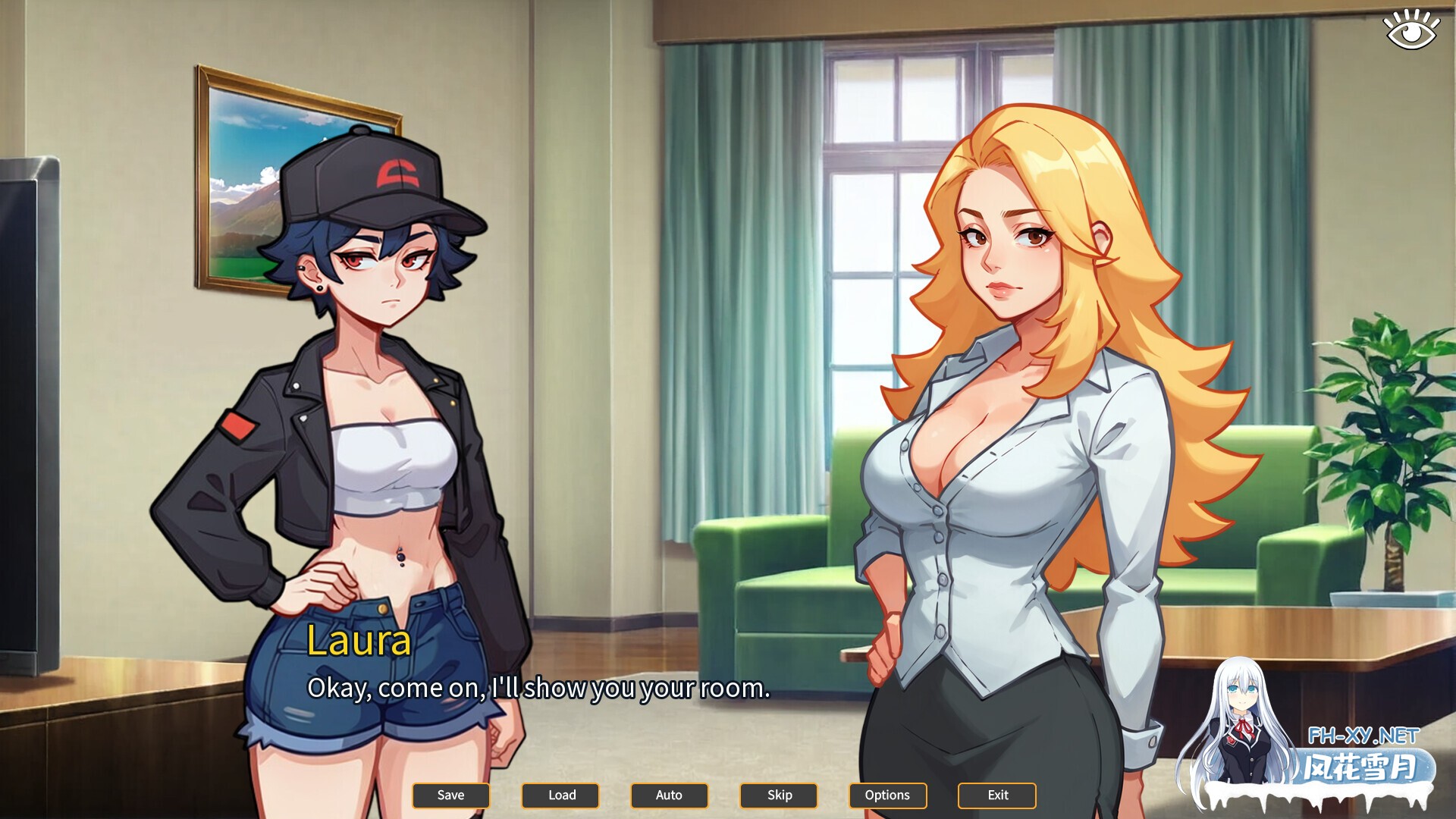Enable Auto dialogue advance

click(x=669, y=795)
